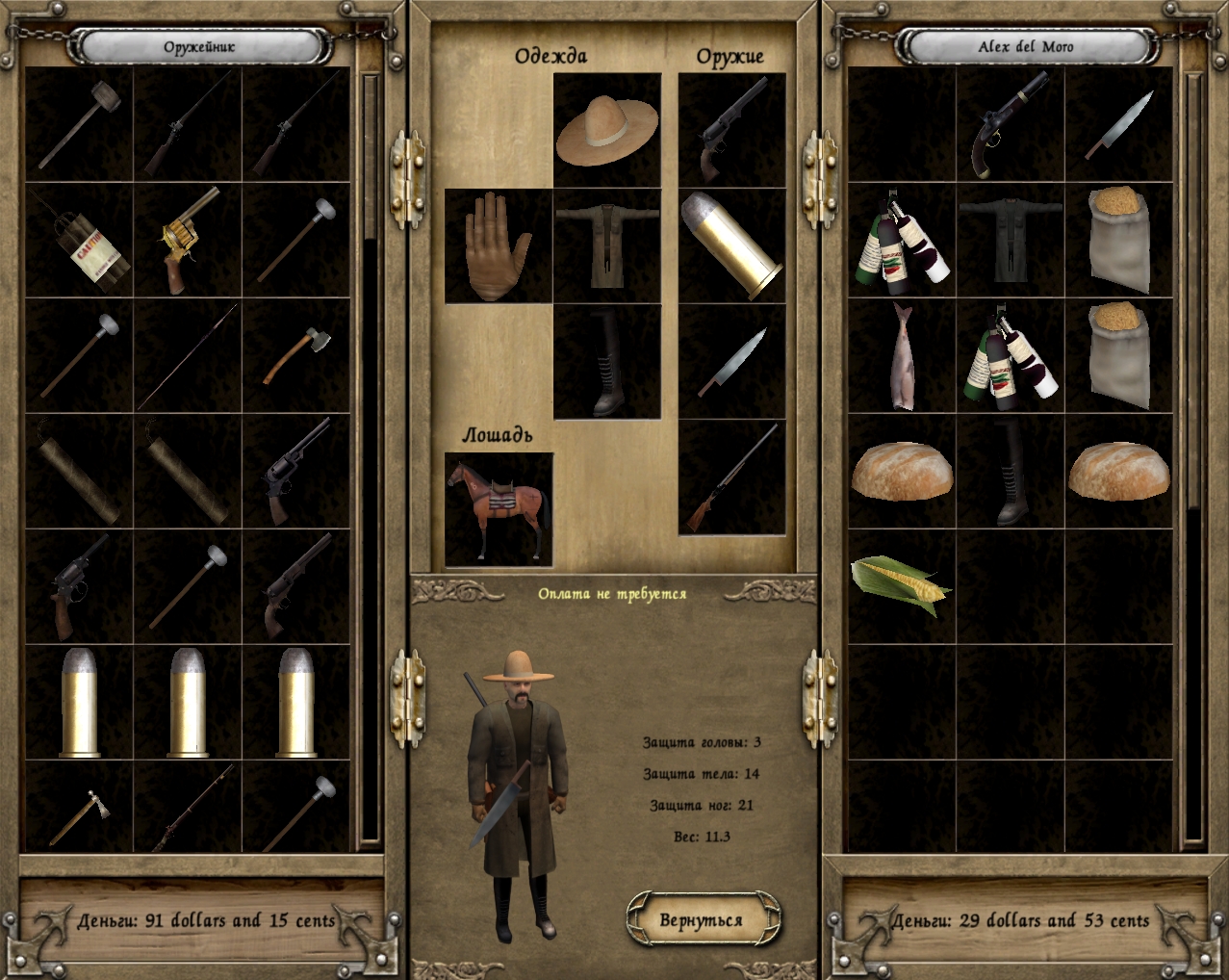Screen dimensions: 1229x980
Task: Choose the corn cob in Alex's inventory
Action: [902, 584]
